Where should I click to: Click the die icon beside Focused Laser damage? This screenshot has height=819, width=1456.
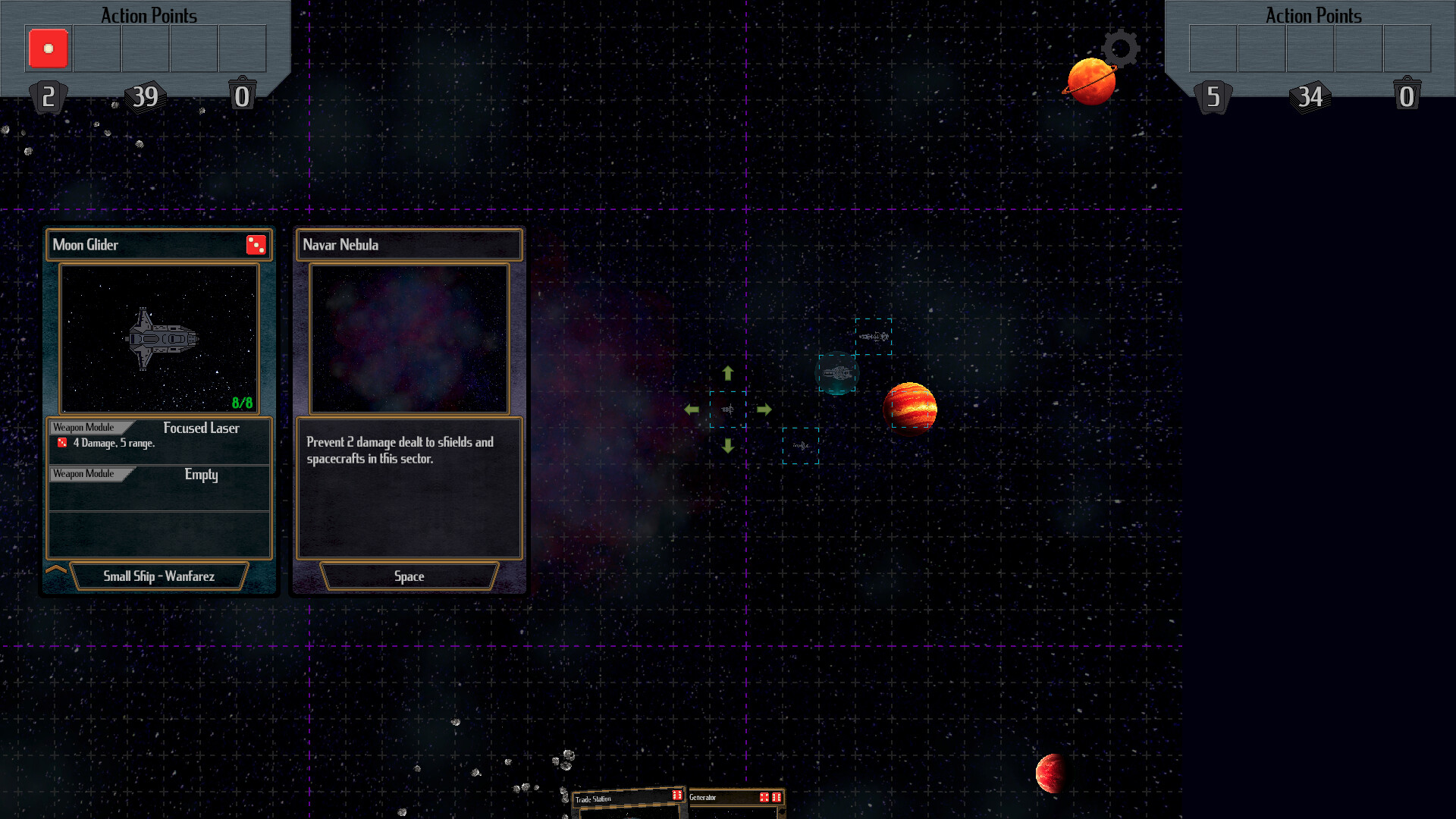(x=62, y=443)
